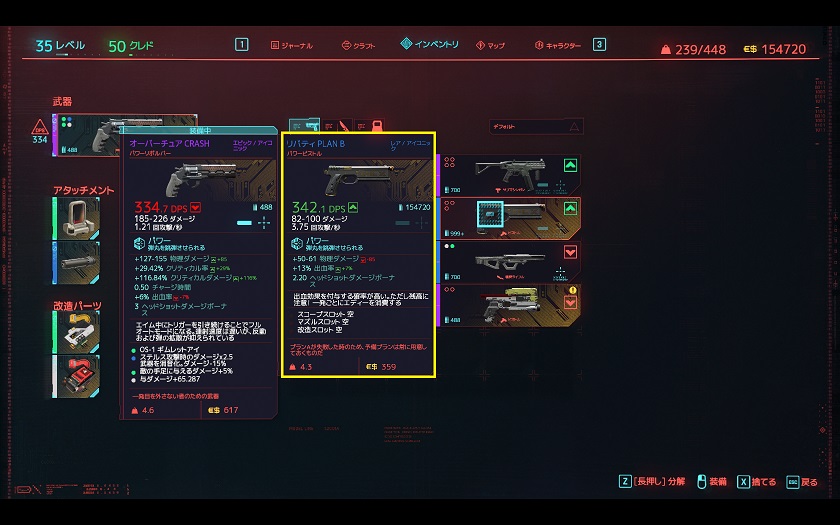Open the デフォルト sort dropdown
The image size is (840, 525).
(x=536, y=127)
